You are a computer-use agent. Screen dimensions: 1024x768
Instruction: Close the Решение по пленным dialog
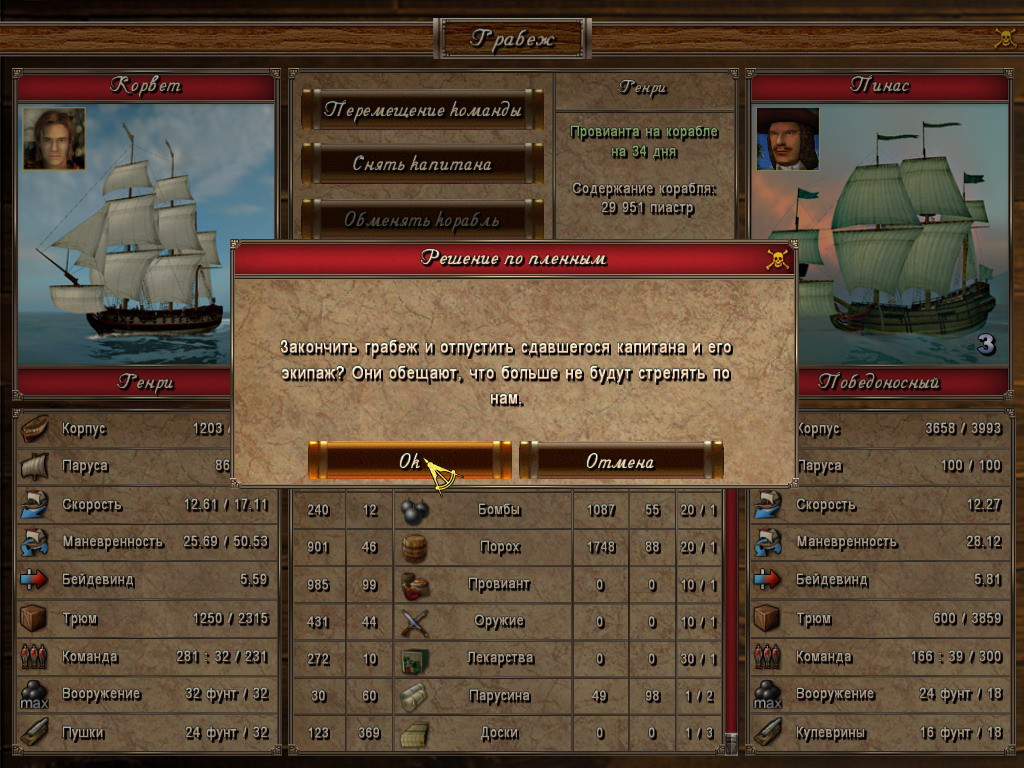click(x=776, y=259)
